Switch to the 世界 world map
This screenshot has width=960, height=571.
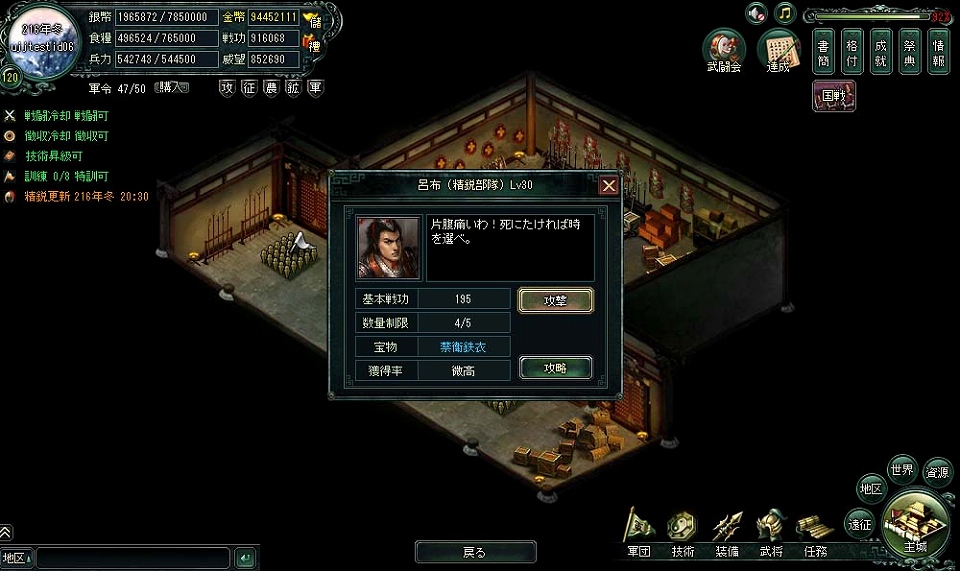click(901, 470)
